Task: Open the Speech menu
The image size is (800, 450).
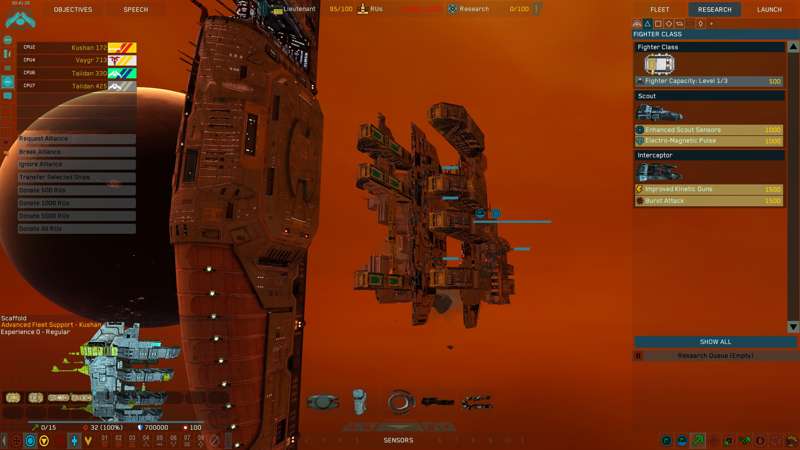Action: [x=135, y=9]
